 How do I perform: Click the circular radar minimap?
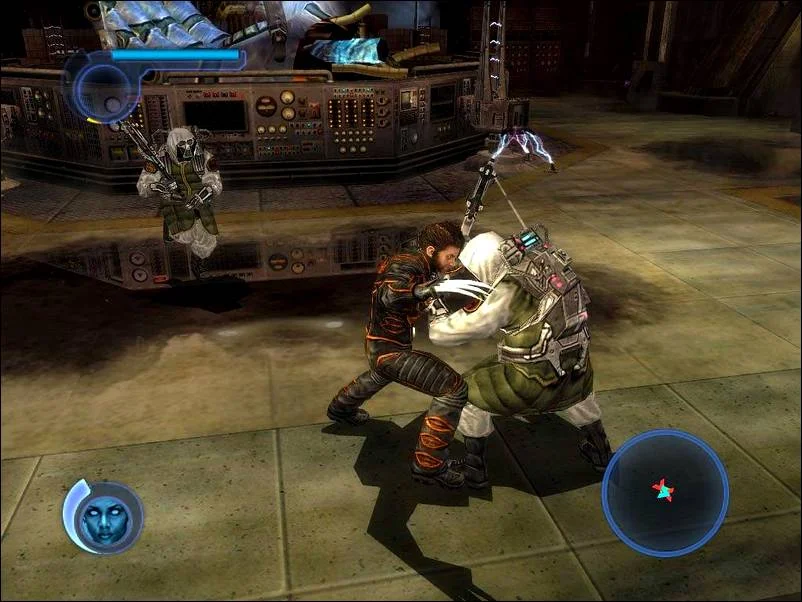(664, 492)
